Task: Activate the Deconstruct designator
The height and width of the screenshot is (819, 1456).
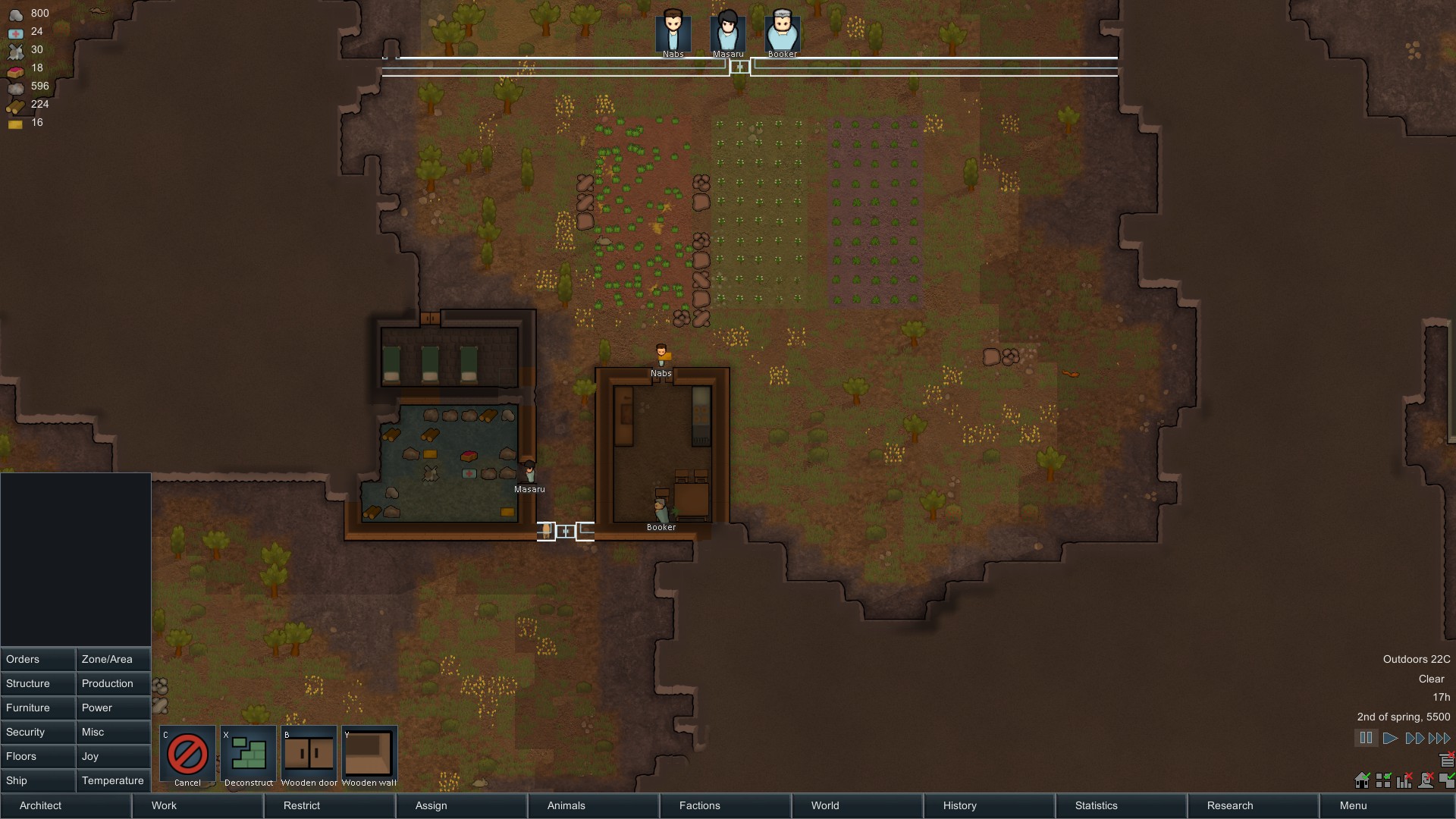Action: [248, 754]
